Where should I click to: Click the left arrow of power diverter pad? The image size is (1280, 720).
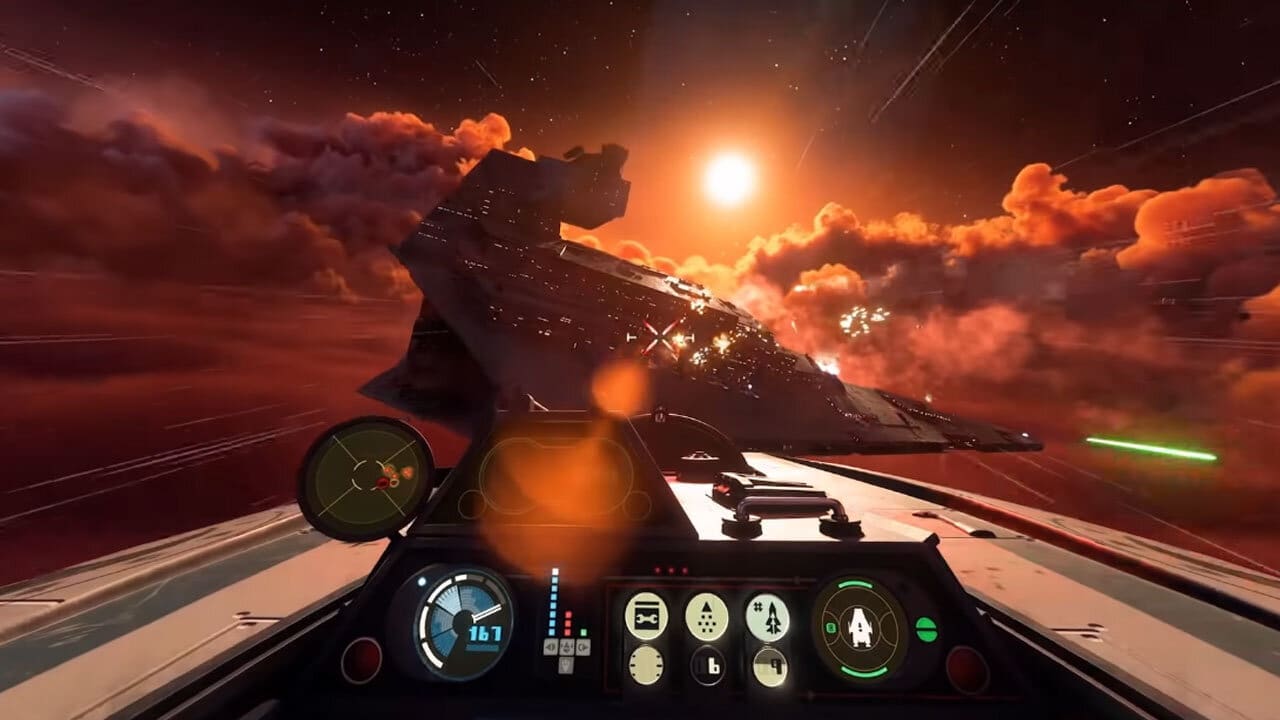coord(548,646)
